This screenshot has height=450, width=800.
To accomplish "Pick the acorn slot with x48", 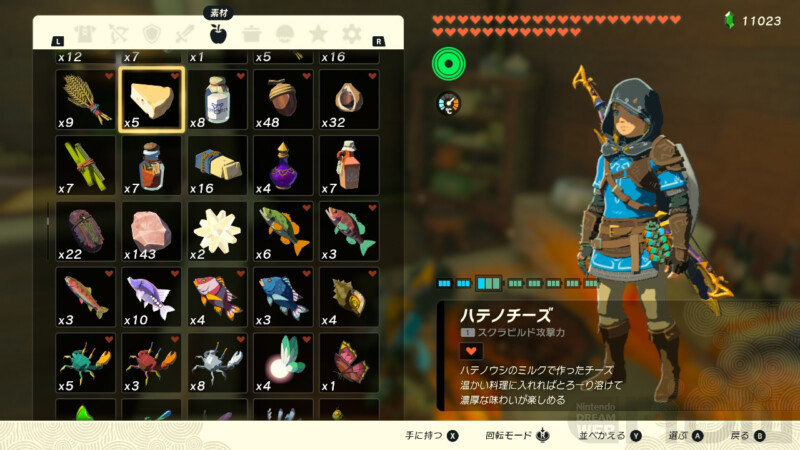I will [283, 99].
